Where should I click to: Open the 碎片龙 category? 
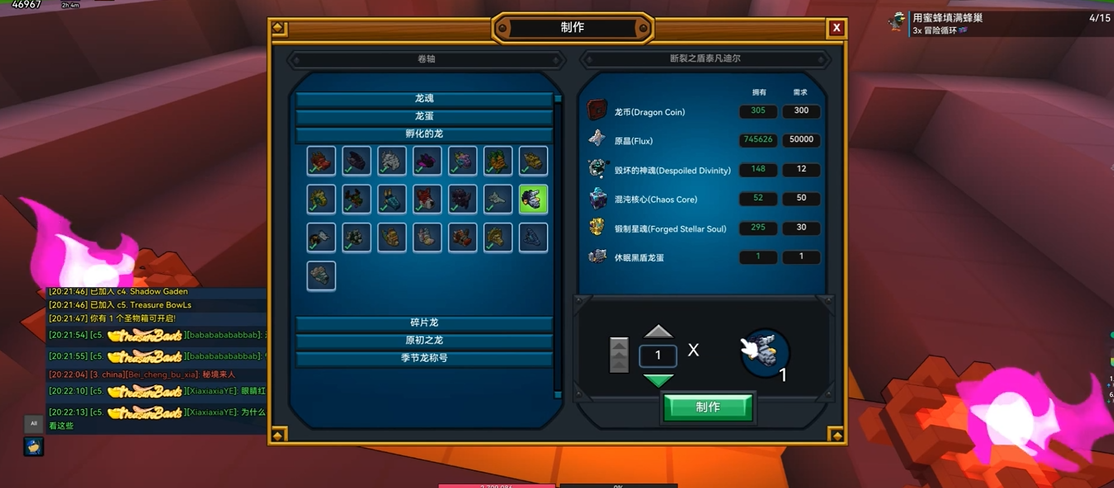point(424,323)
